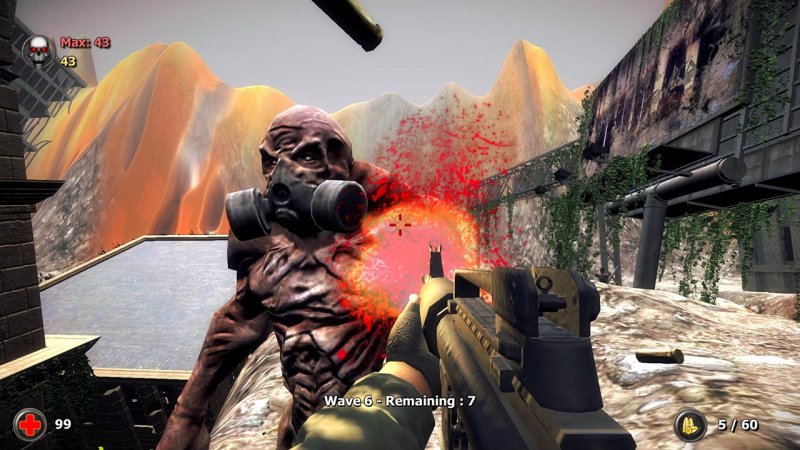Click the skull kill counter icon

39,50
